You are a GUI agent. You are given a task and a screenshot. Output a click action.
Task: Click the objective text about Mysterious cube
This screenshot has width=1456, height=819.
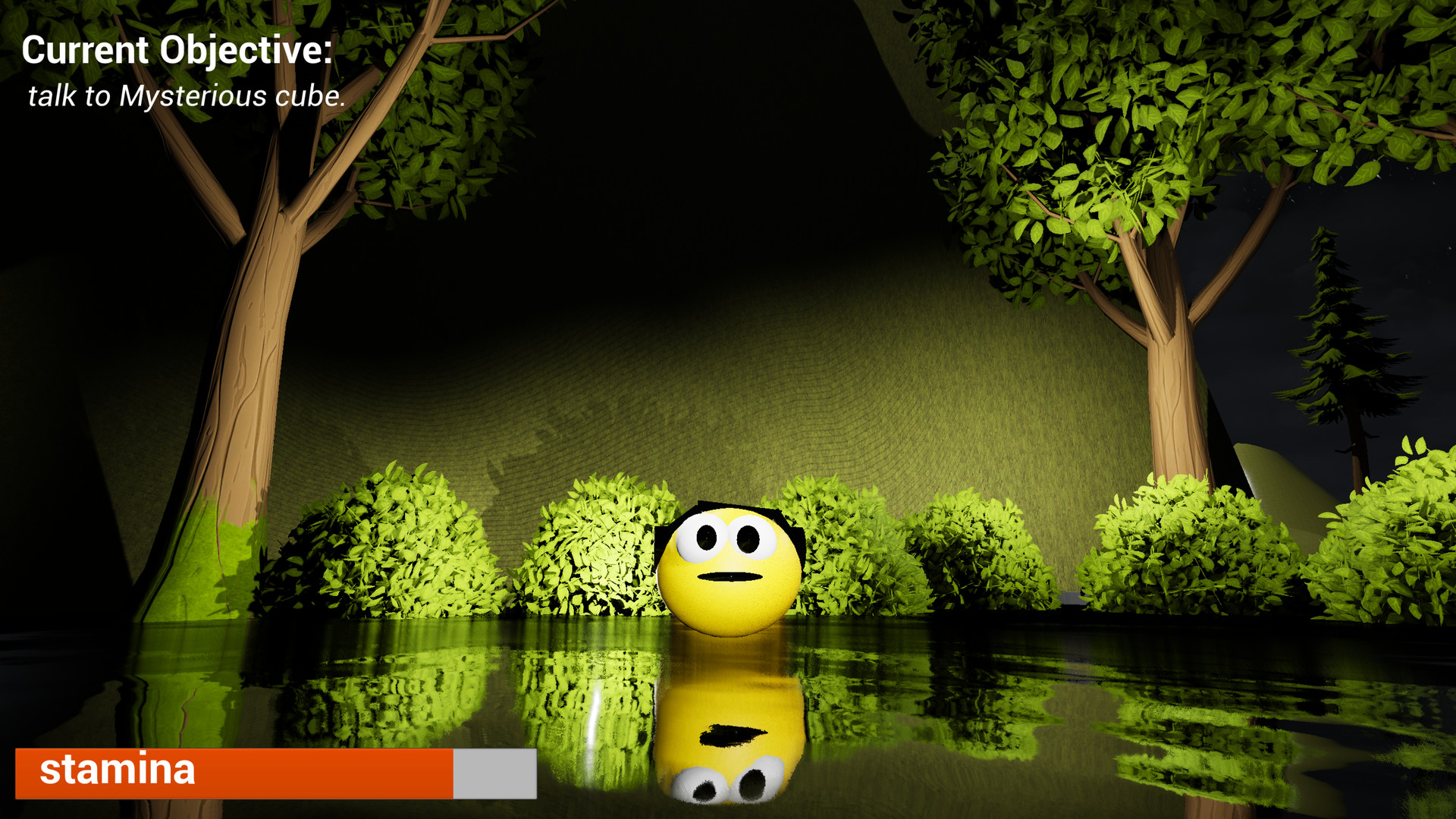coord(186,96)
